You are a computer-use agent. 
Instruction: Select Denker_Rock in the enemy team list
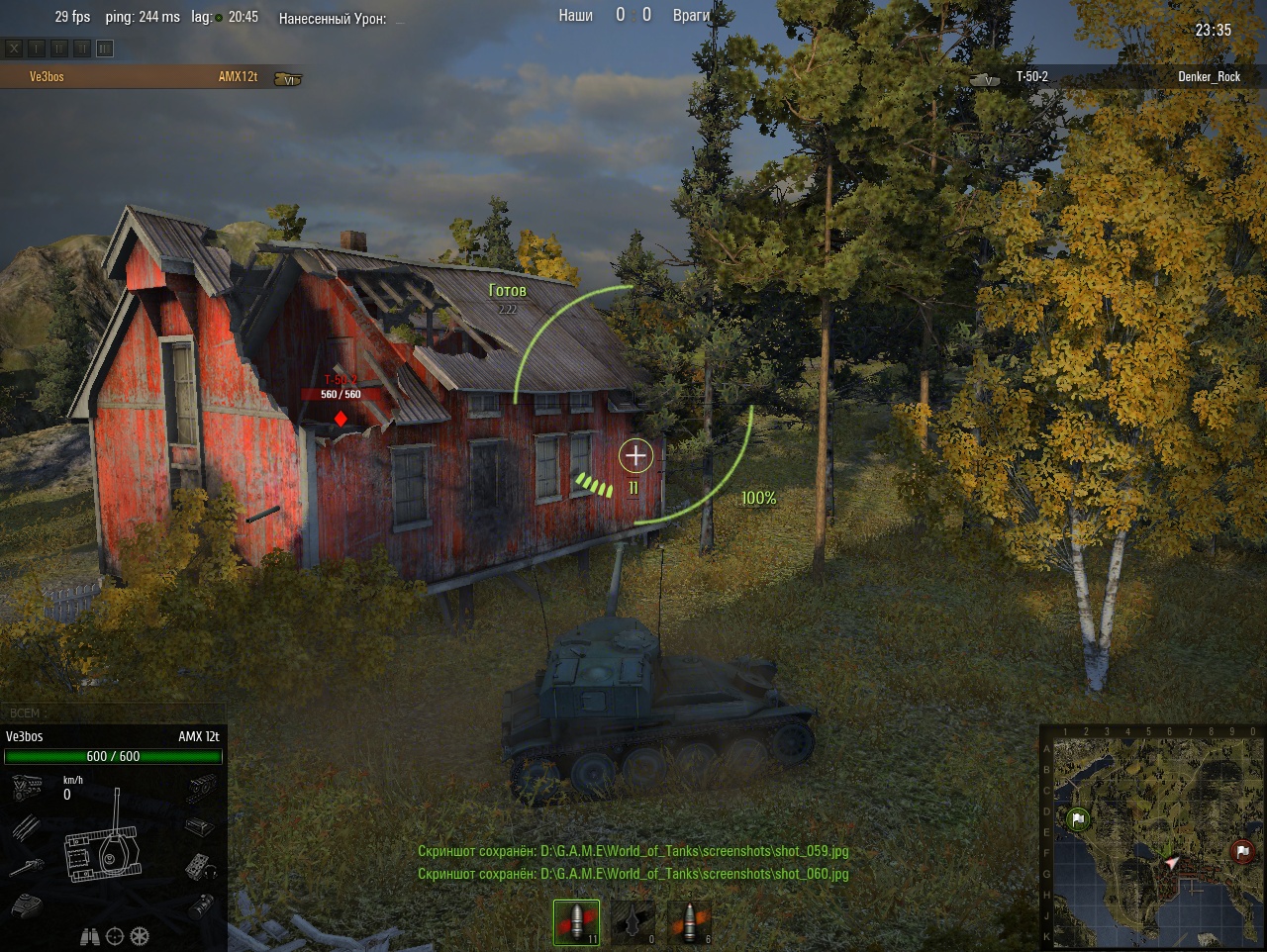click(1208, 77)
